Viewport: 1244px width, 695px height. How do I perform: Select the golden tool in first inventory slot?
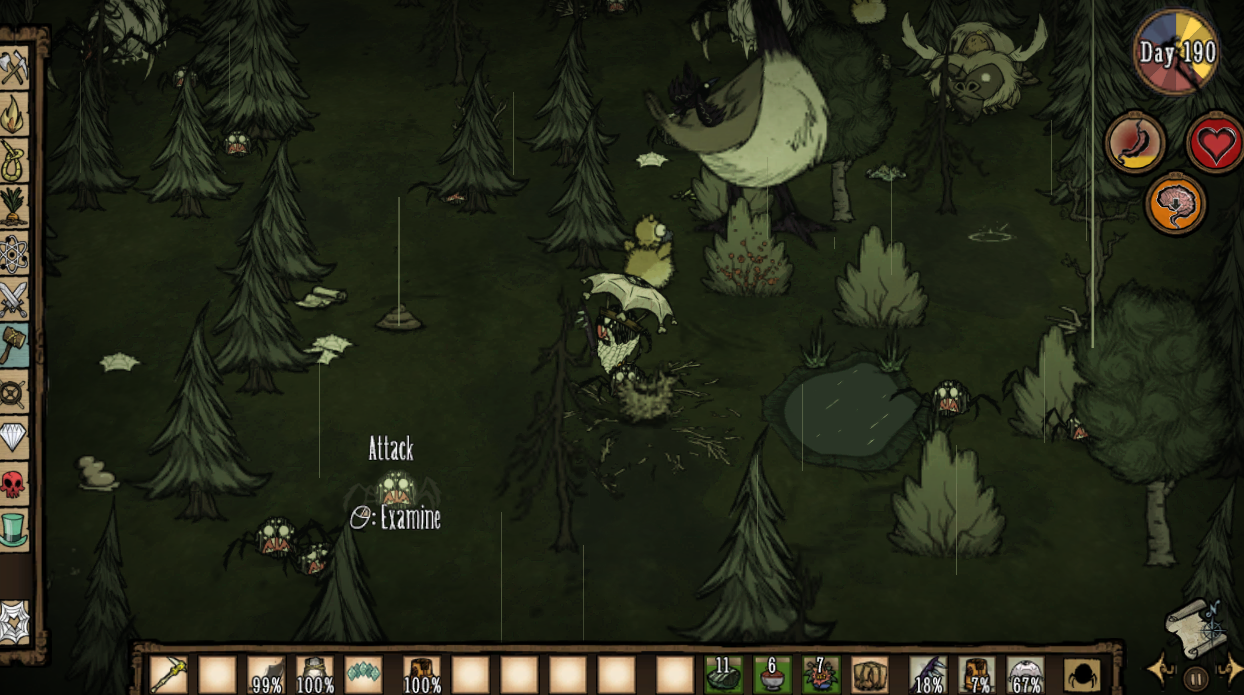(169, 675)
